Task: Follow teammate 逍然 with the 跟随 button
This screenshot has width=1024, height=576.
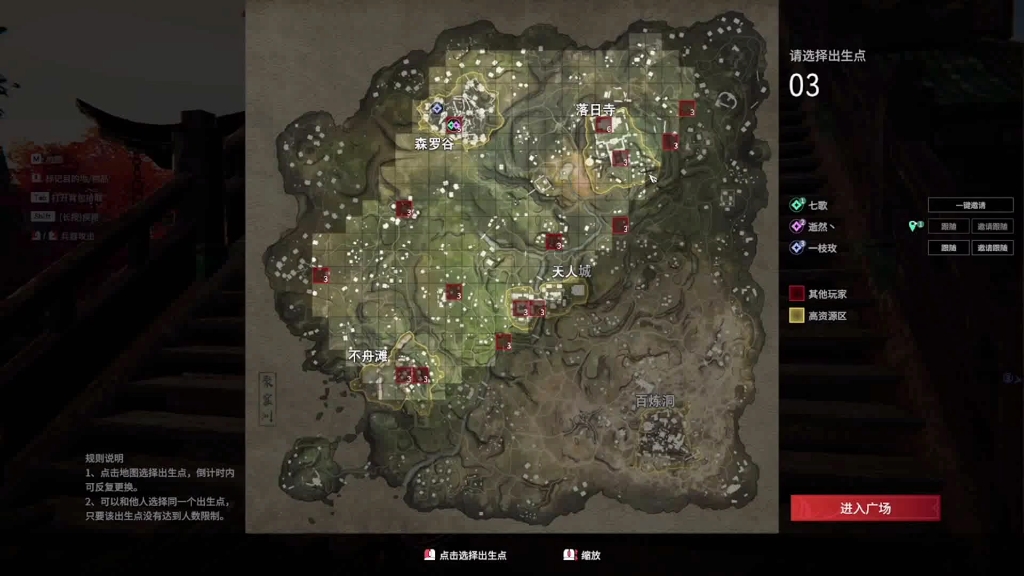Action: (948, 227)
